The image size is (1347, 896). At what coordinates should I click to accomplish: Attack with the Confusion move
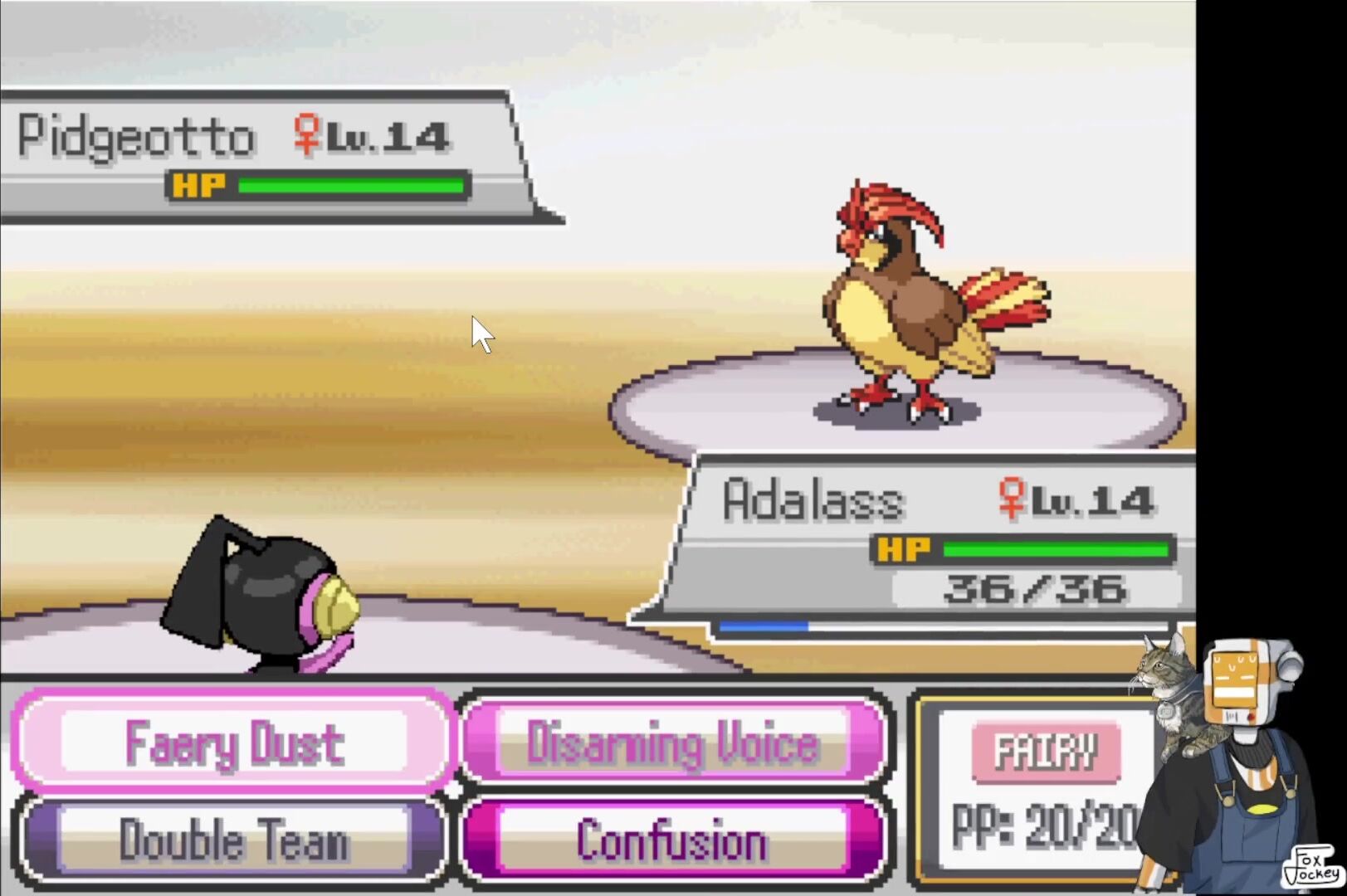click(x=673, y=840)
